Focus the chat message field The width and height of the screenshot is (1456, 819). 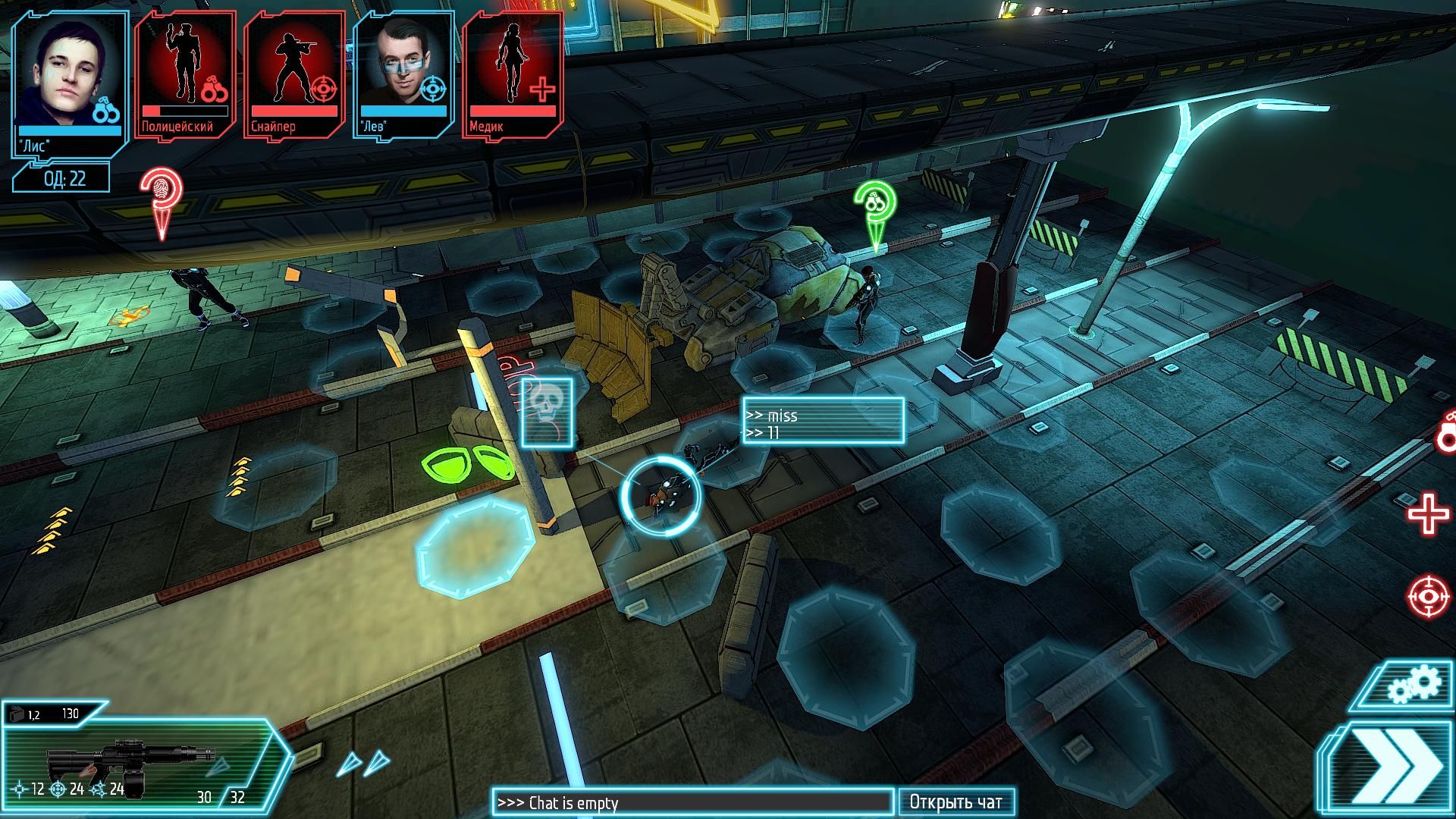tap(692, 802)
